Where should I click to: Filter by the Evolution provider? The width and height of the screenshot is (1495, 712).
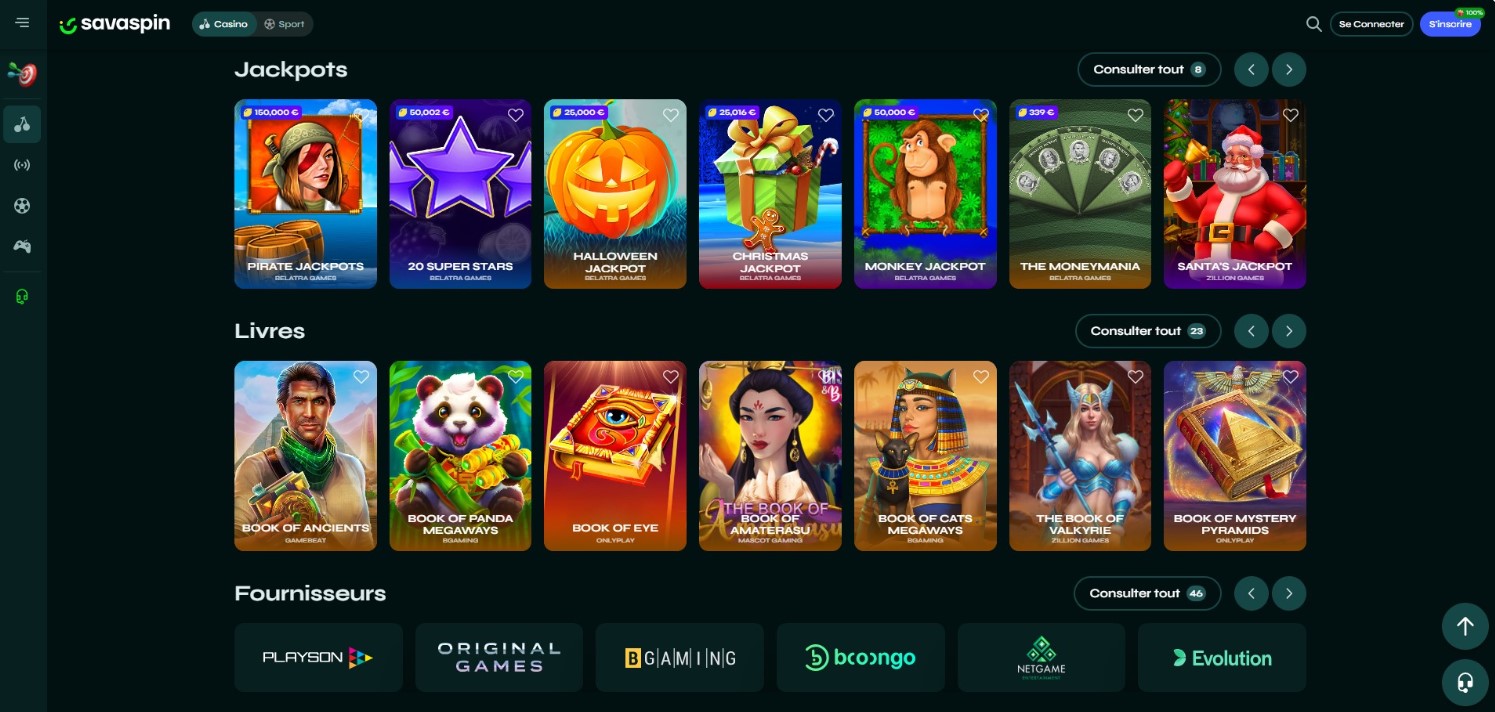tap(1221, 658)
